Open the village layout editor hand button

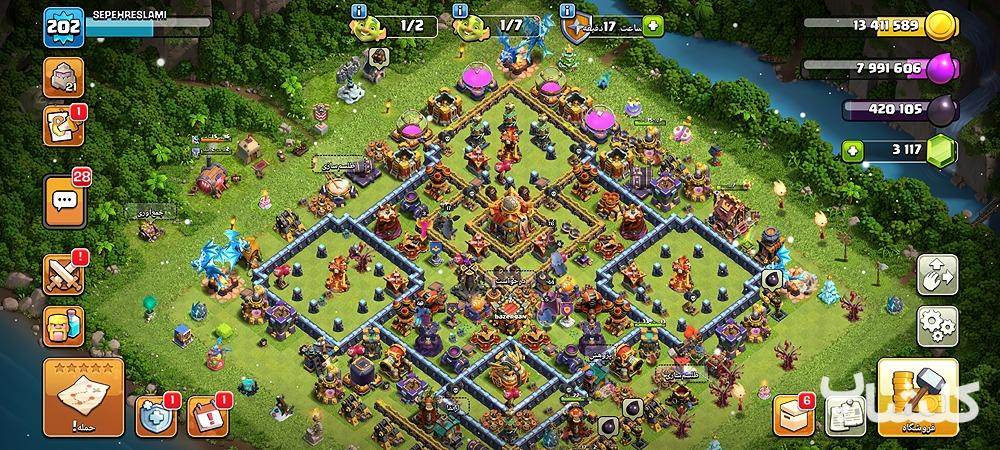pos(937,275)
